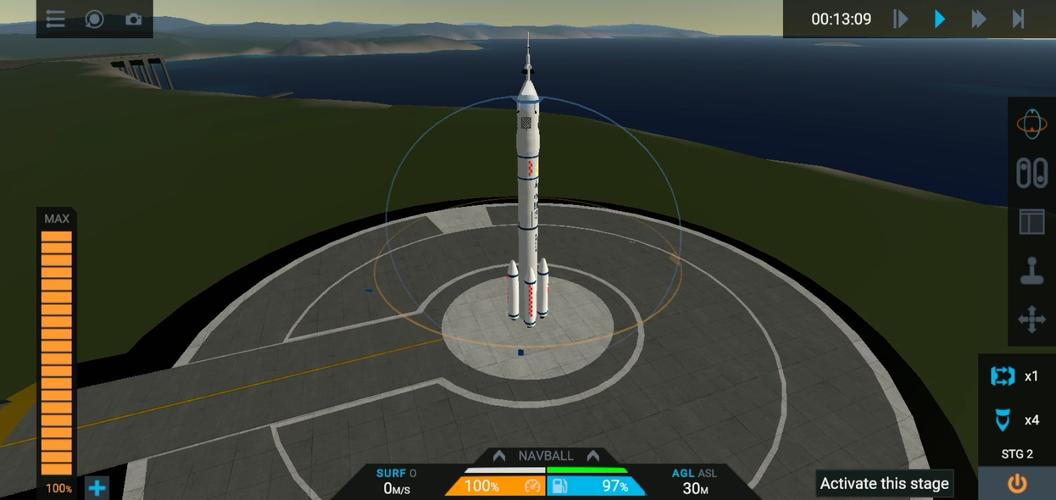The height and width of the screenshot is (500, 1056).
Task: Take a screenshot with the camera icon
Action: point(133,19)
